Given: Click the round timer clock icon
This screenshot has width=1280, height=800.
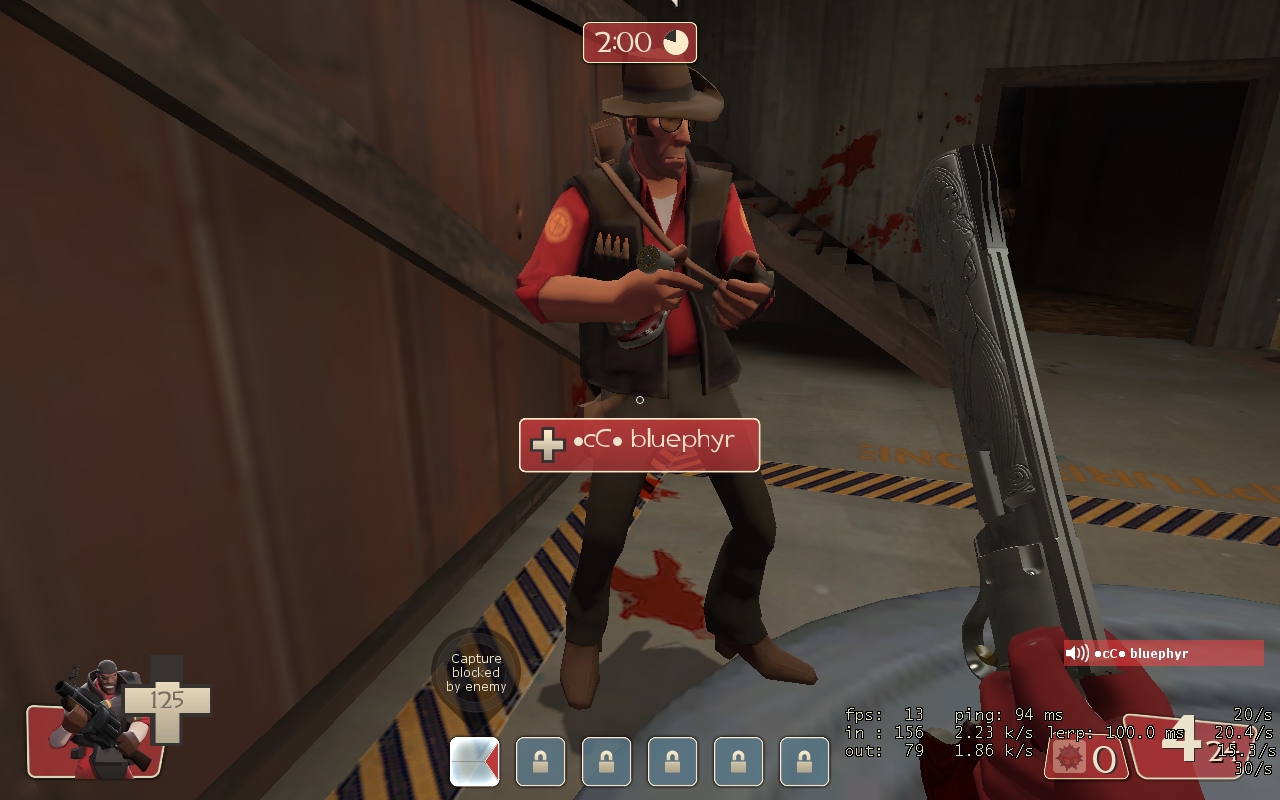Looking at the screenshot, I should (x=674, y=41).
